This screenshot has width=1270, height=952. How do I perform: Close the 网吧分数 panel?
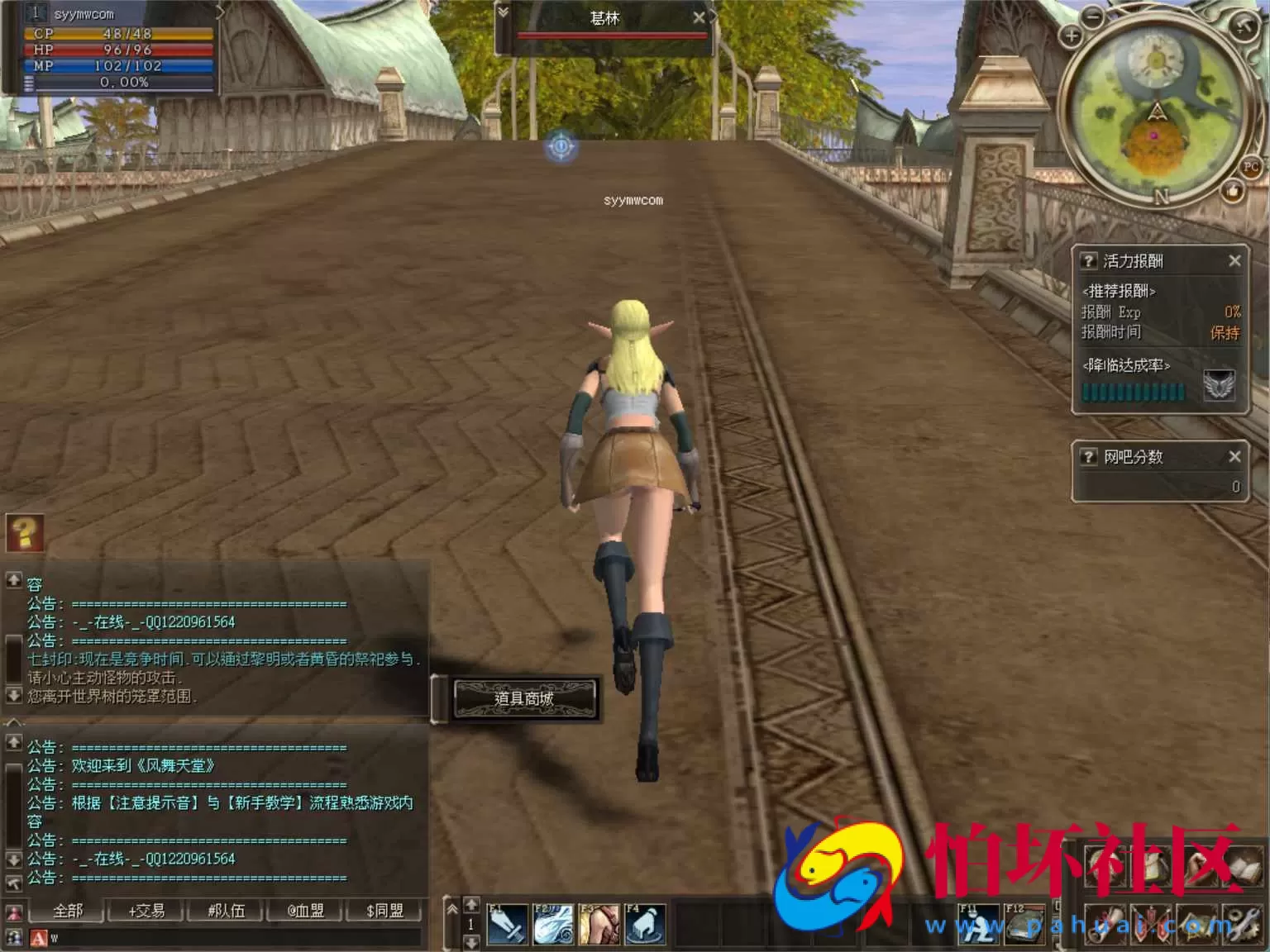[1234, 456]
